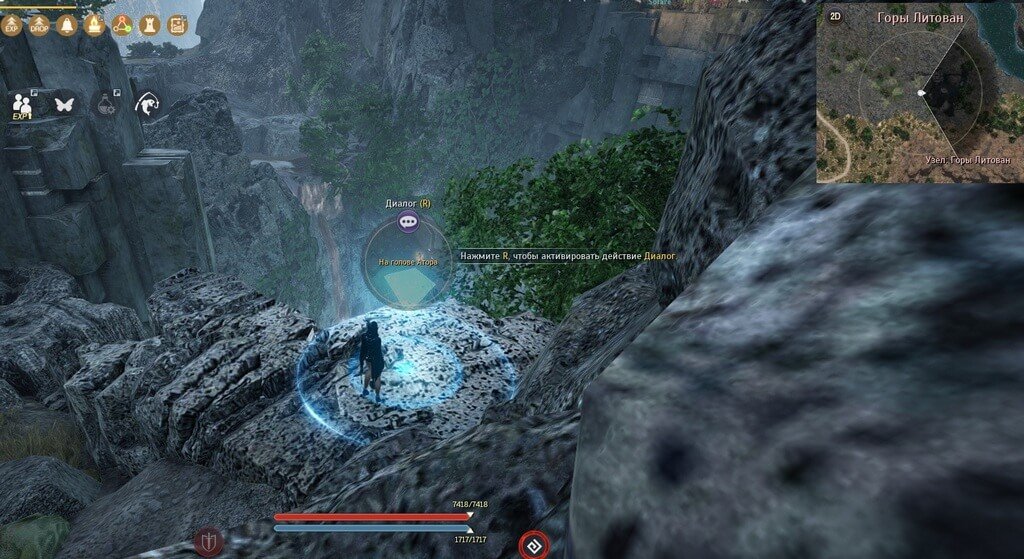The height and width of the screenshot is (559, 1024).
Task: Select the party EXP people icon
Action: 23,103
